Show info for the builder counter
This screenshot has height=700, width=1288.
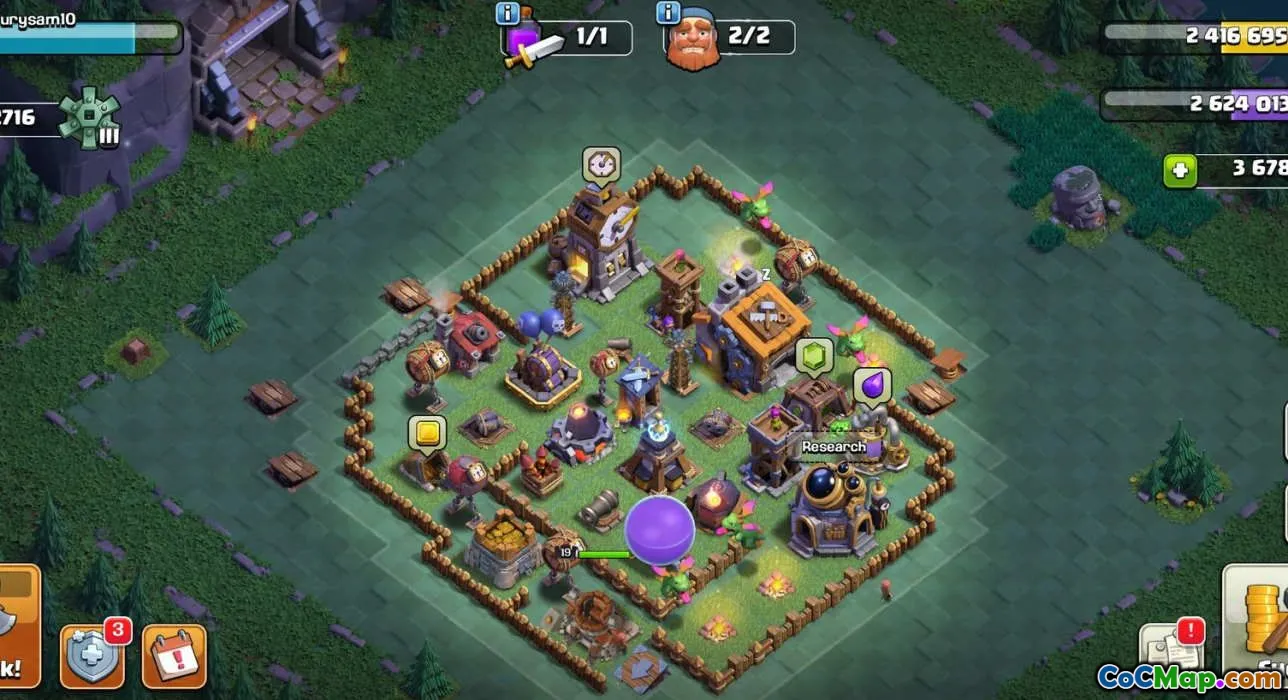coord(668,13)
